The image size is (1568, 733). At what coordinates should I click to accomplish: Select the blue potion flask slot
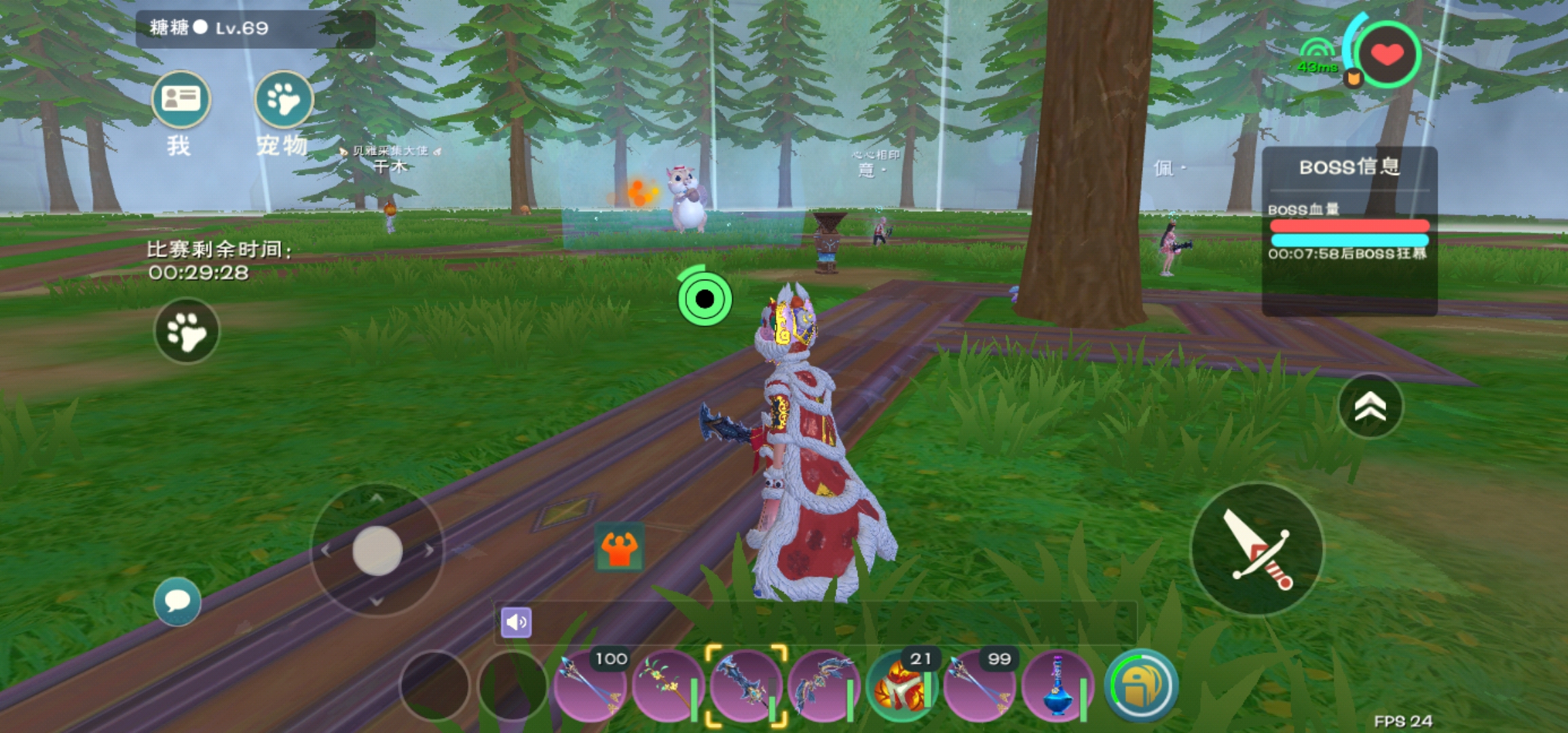click(x=1057, y=685)
